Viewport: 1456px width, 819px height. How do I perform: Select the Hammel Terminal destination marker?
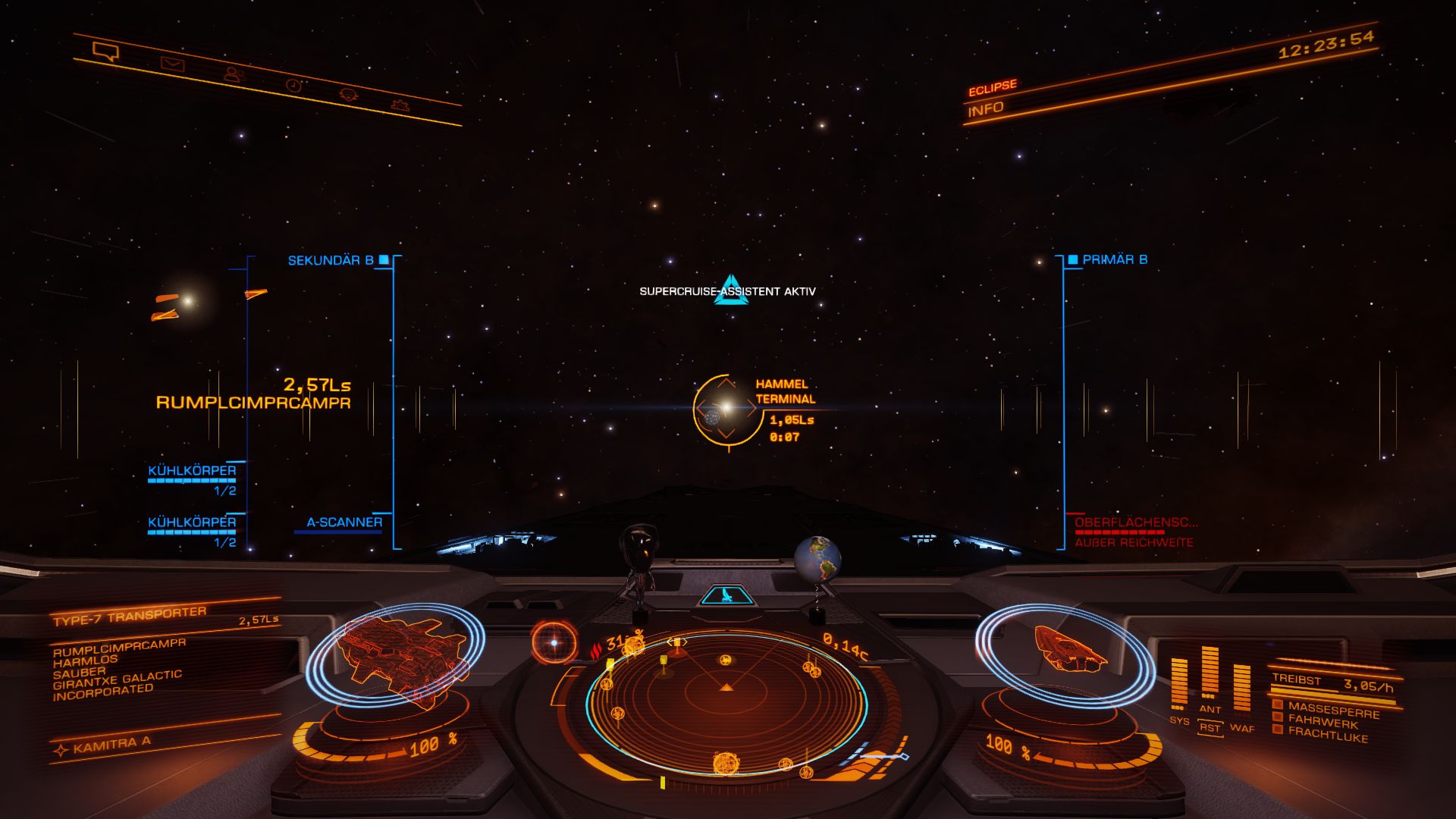tap(726, 409)
